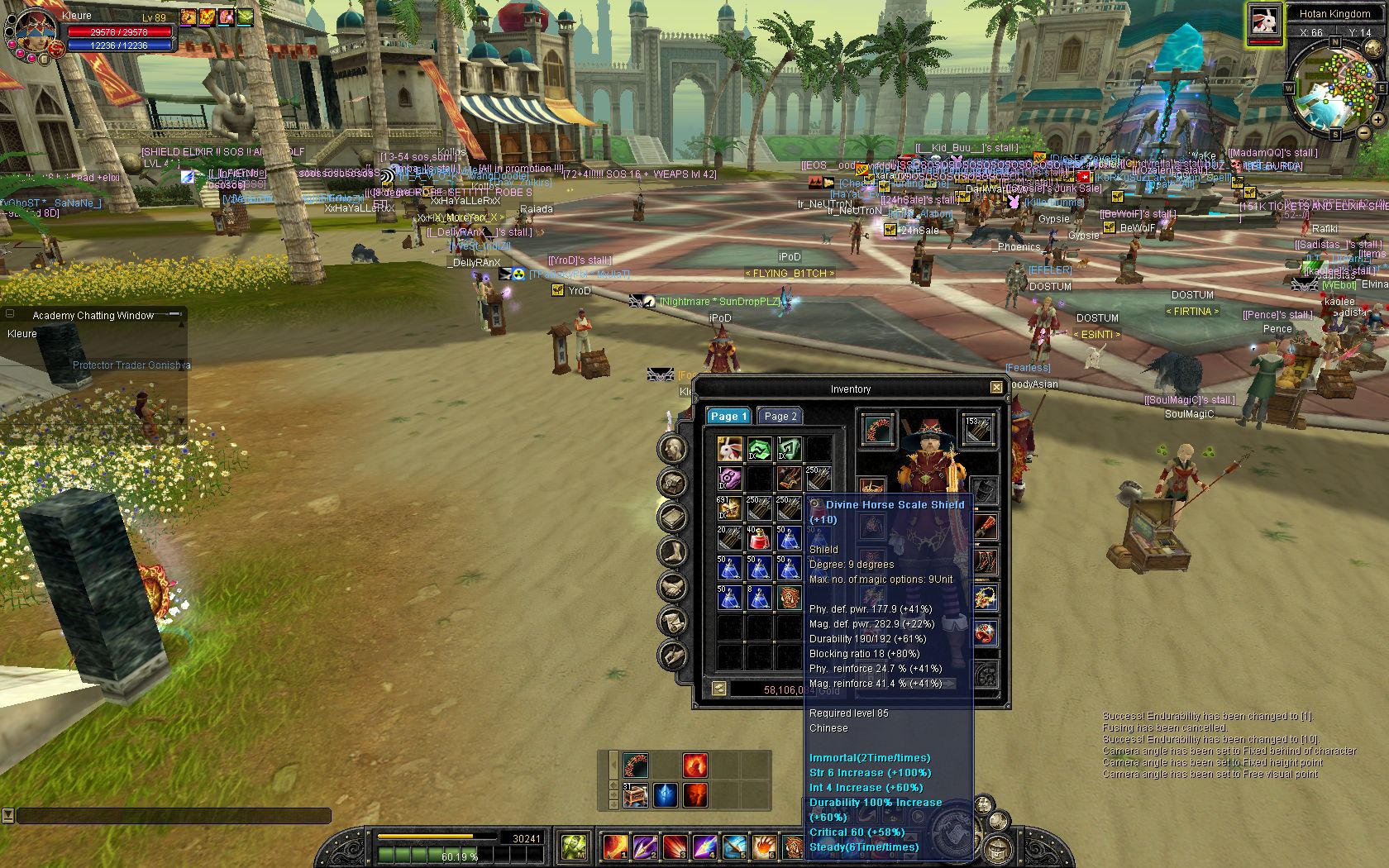The width and height of the screenshot is (1389, 868).
Task: Select the Page 1 inventory tab
Action: 728,417
